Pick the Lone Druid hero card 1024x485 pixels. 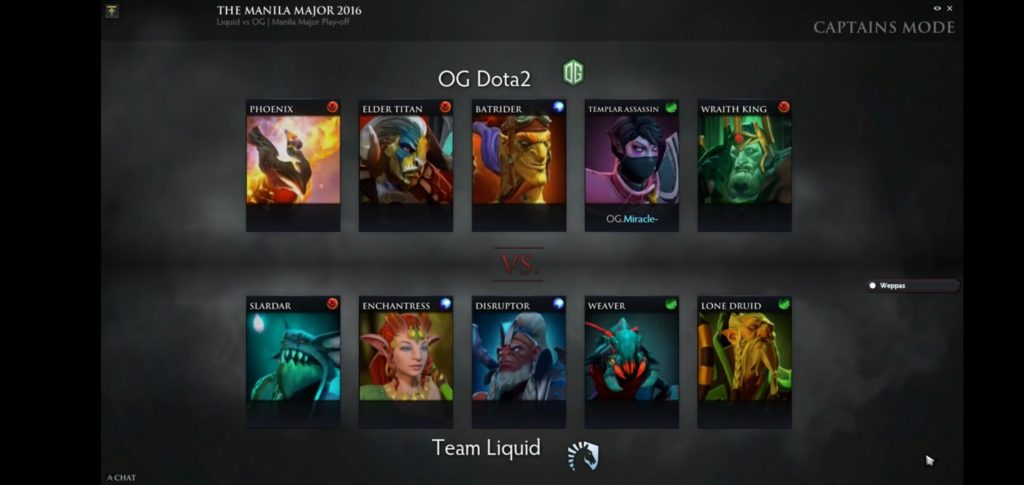point(745,356)
